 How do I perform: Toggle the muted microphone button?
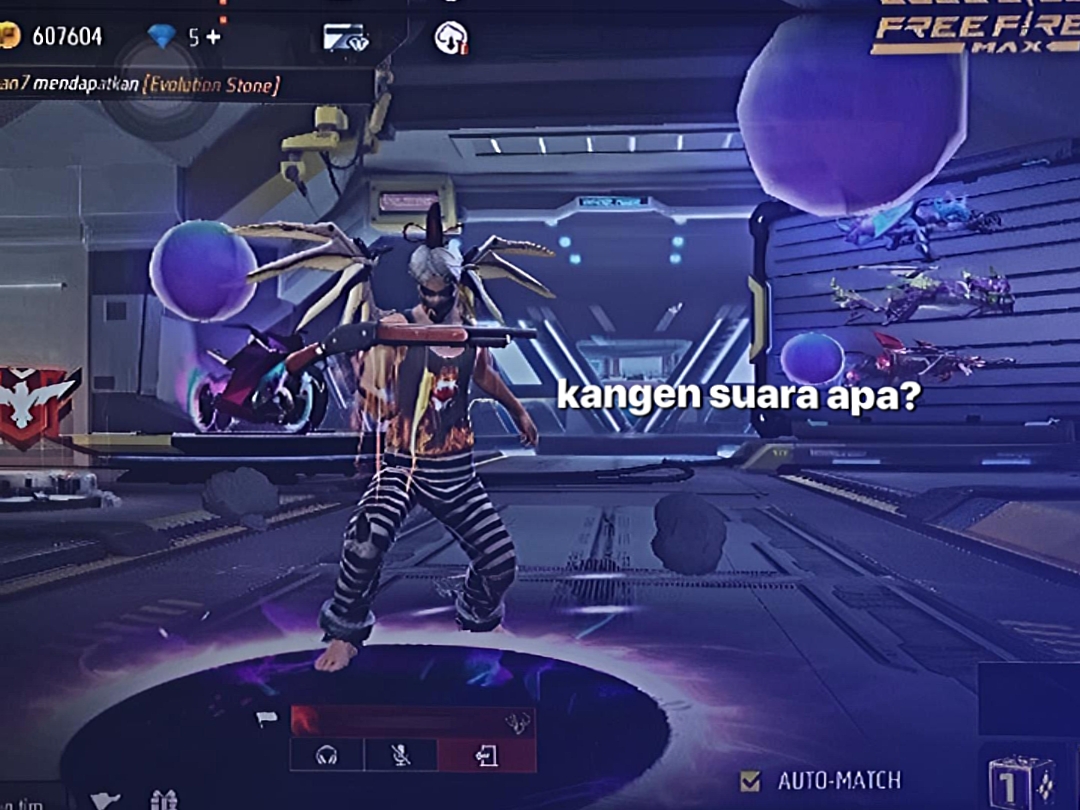coord(400,756)
